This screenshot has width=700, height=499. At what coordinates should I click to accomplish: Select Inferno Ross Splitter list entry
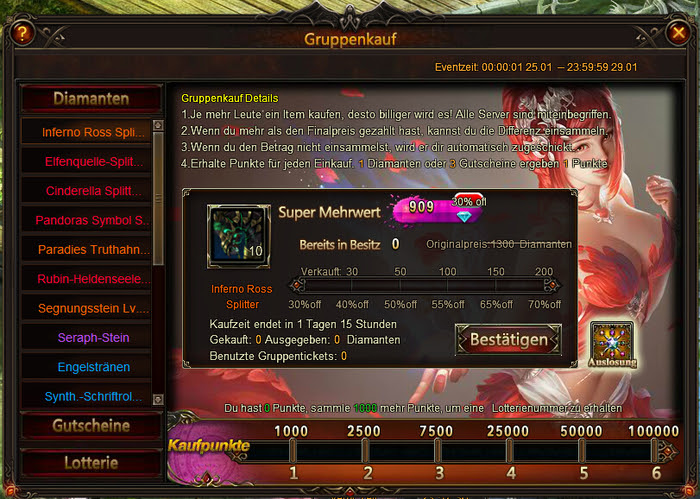click(x=86, y=132)
